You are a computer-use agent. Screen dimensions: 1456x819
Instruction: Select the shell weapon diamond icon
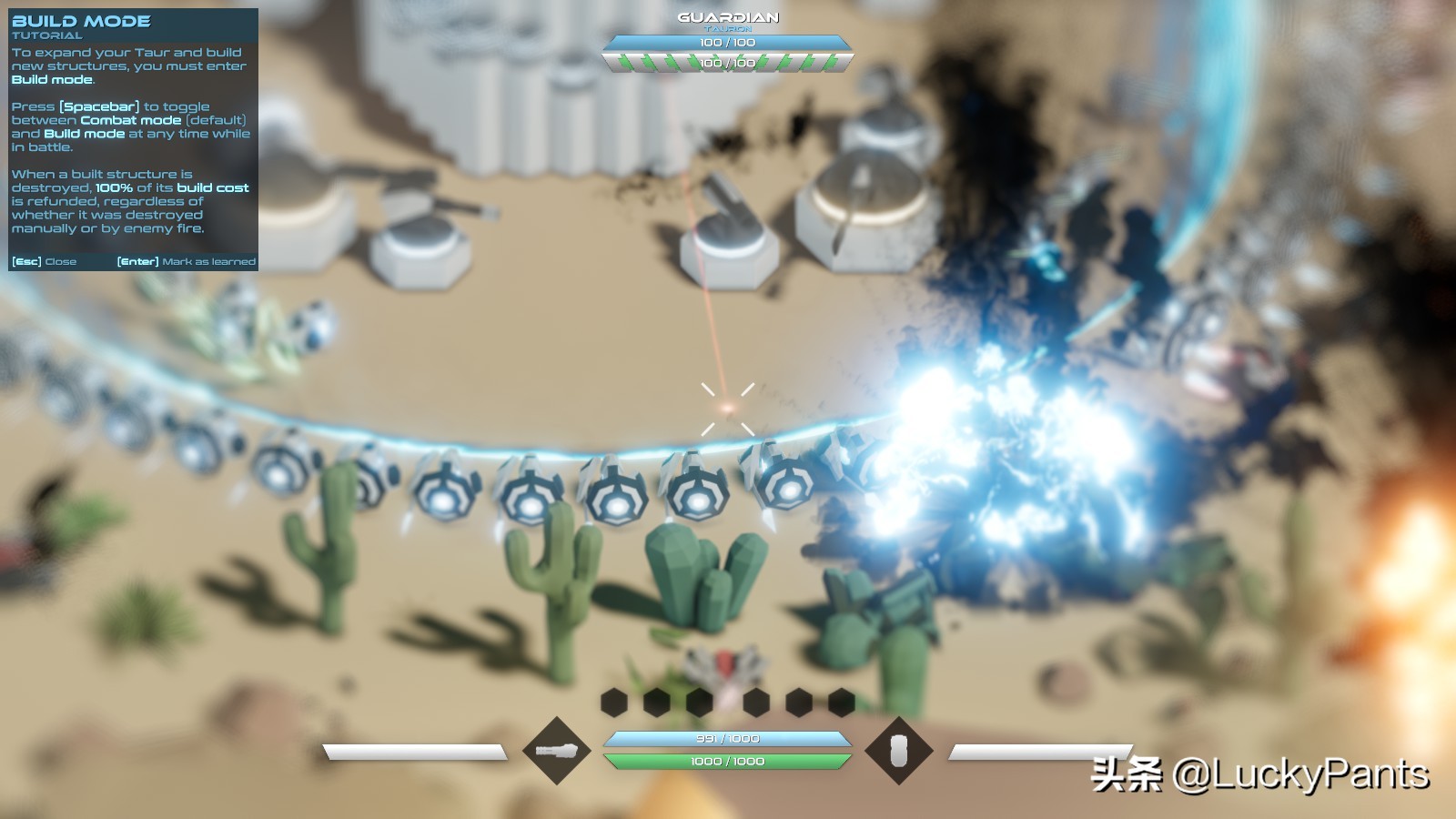[898, 751]
